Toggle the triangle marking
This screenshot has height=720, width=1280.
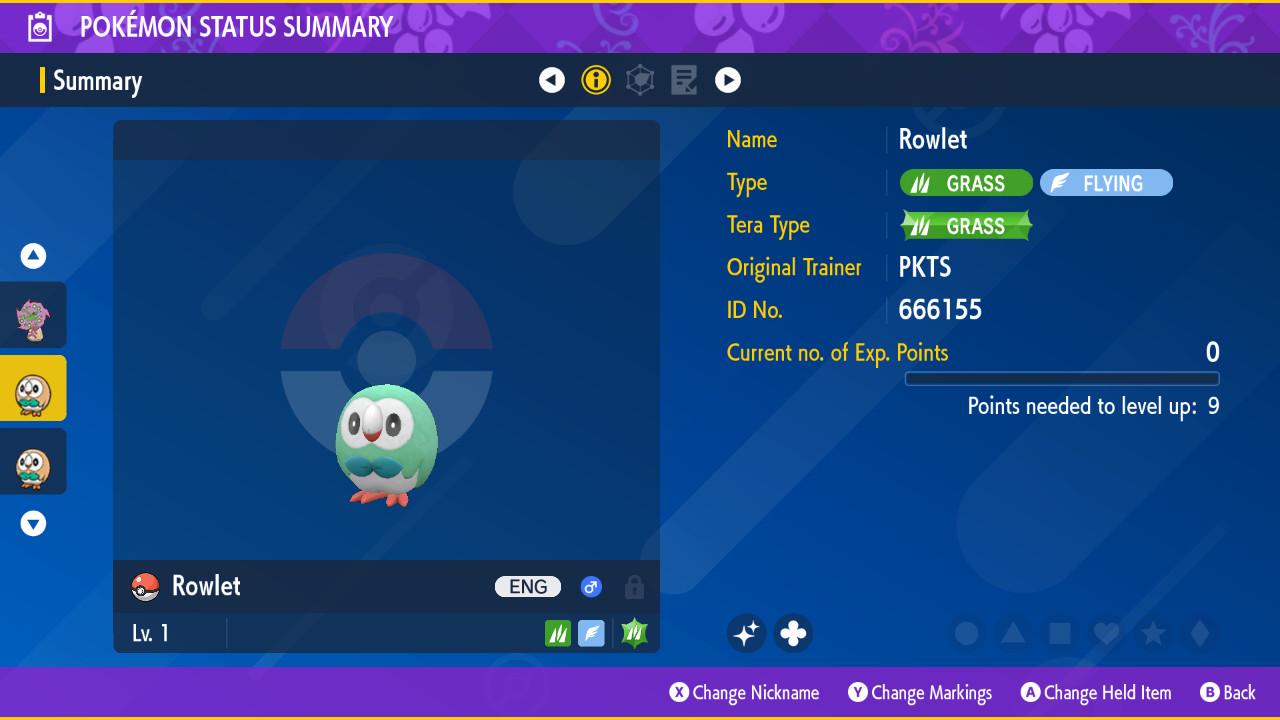(x=1013, y=633)
